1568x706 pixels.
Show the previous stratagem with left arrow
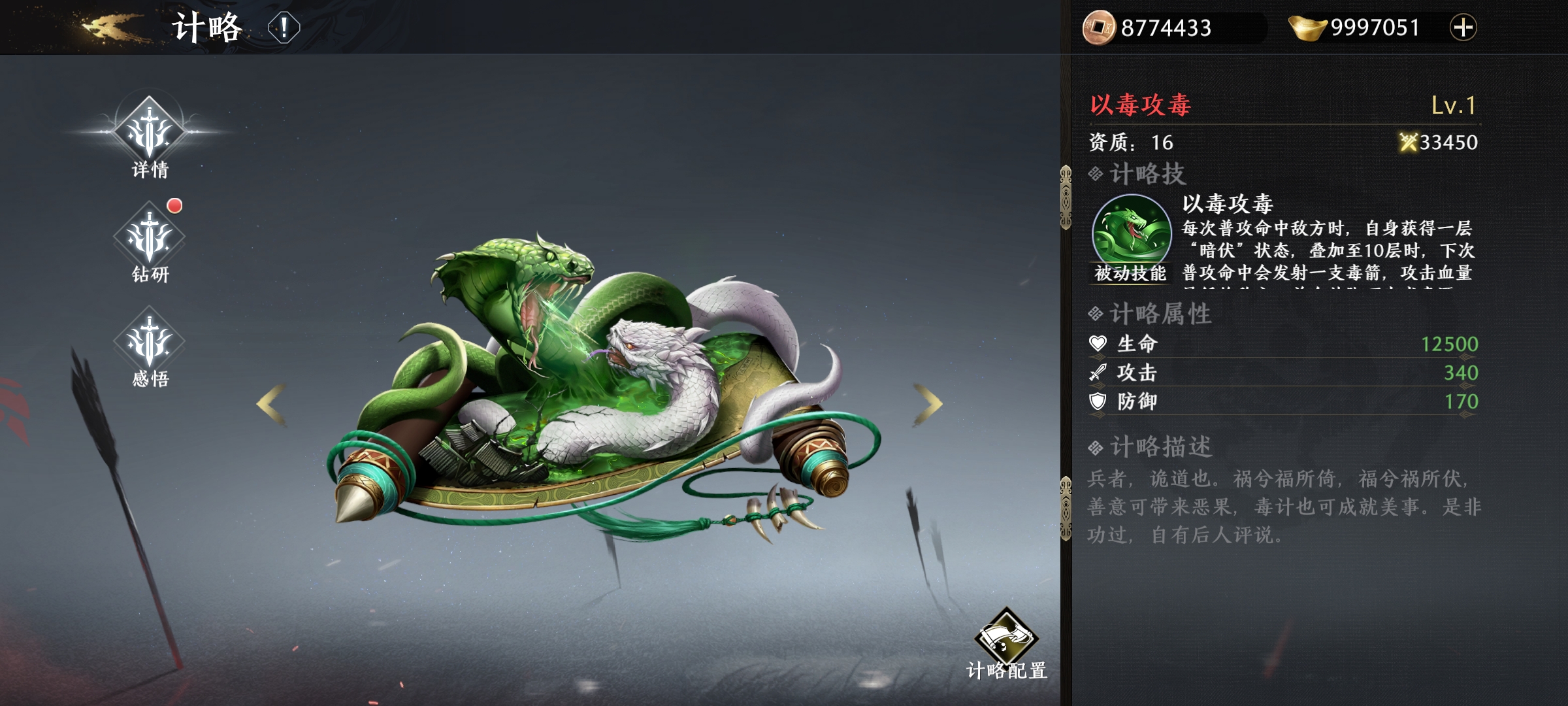coord(271,405)
